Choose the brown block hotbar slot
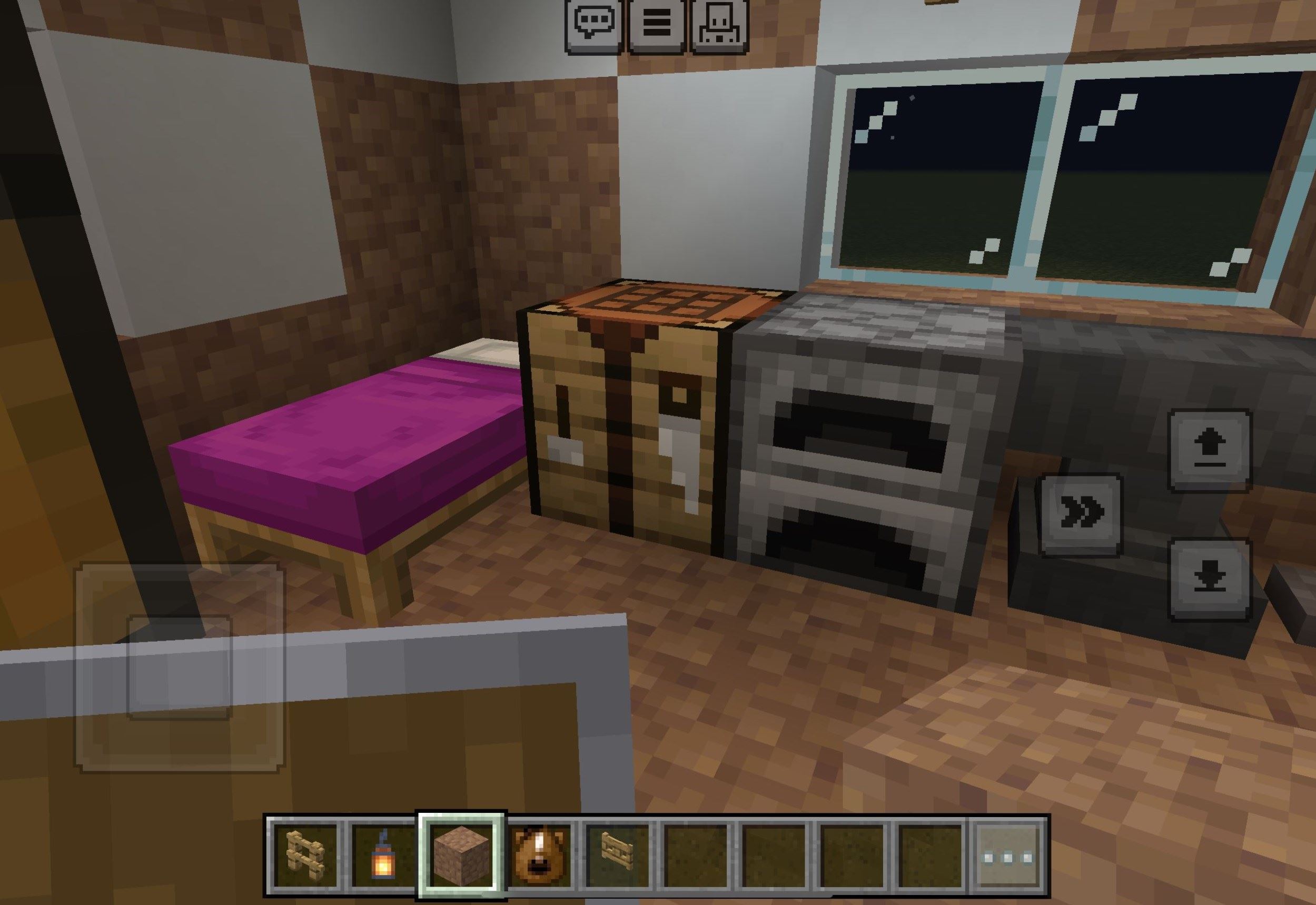The height and width of the screenshot is (905, 1316). pos(461,856)
